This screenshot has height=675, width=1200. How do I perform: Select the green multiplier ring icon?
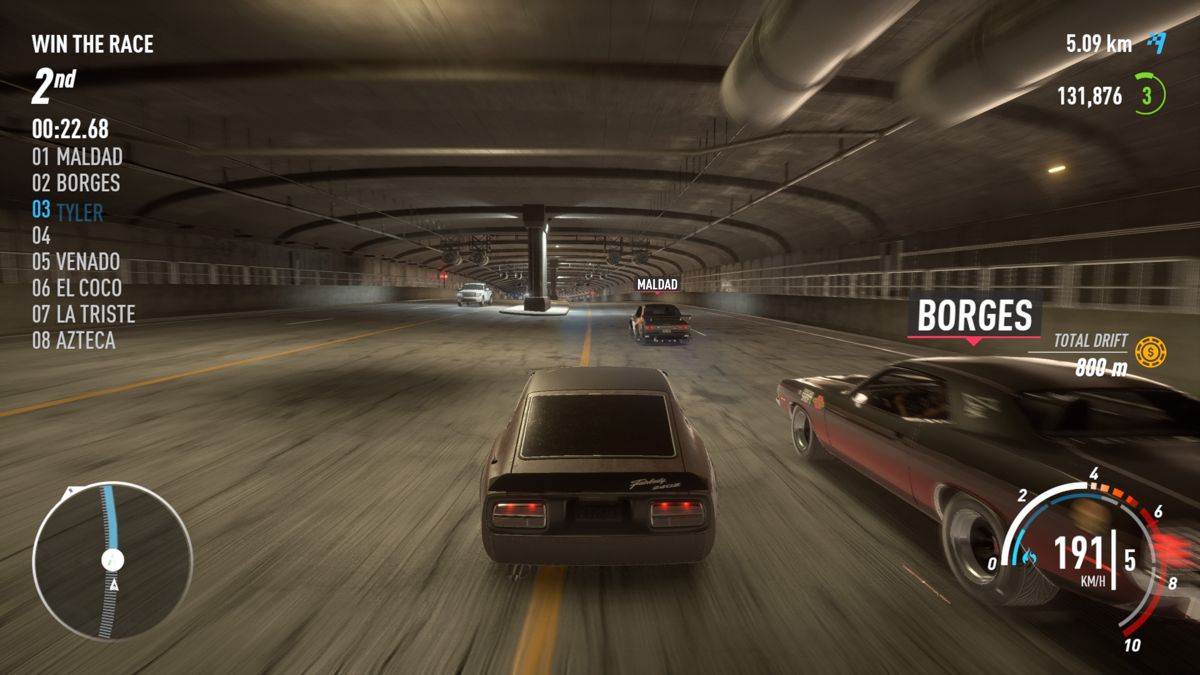click(x=1149, y=96)
